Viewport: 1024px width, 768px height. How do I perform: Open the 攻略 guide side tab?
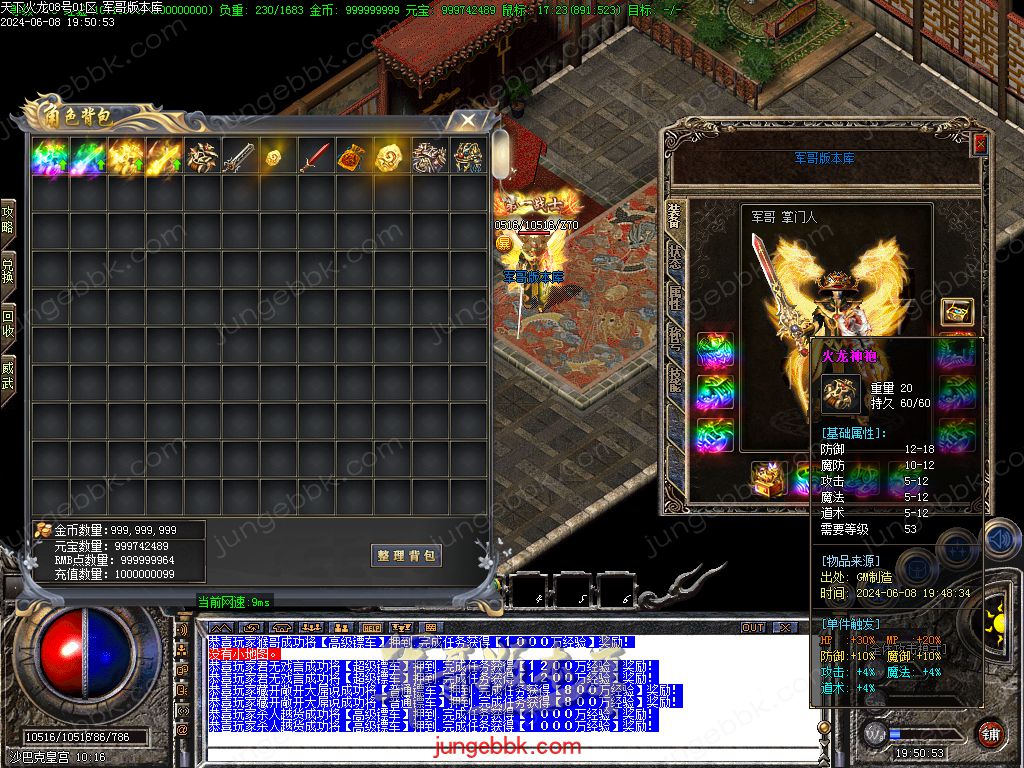(x=8, y=220)
